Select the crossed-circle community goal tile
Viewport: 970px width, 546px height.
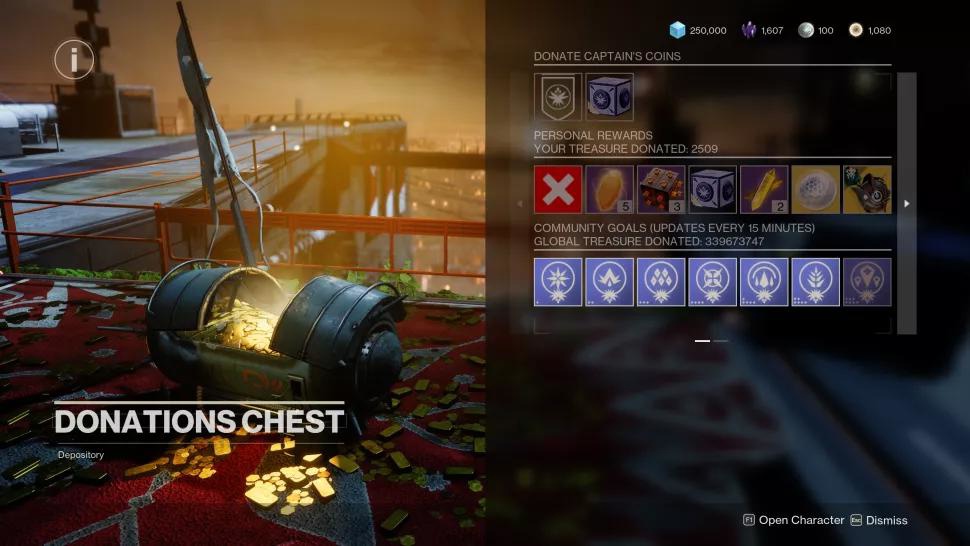pos(713,282)
